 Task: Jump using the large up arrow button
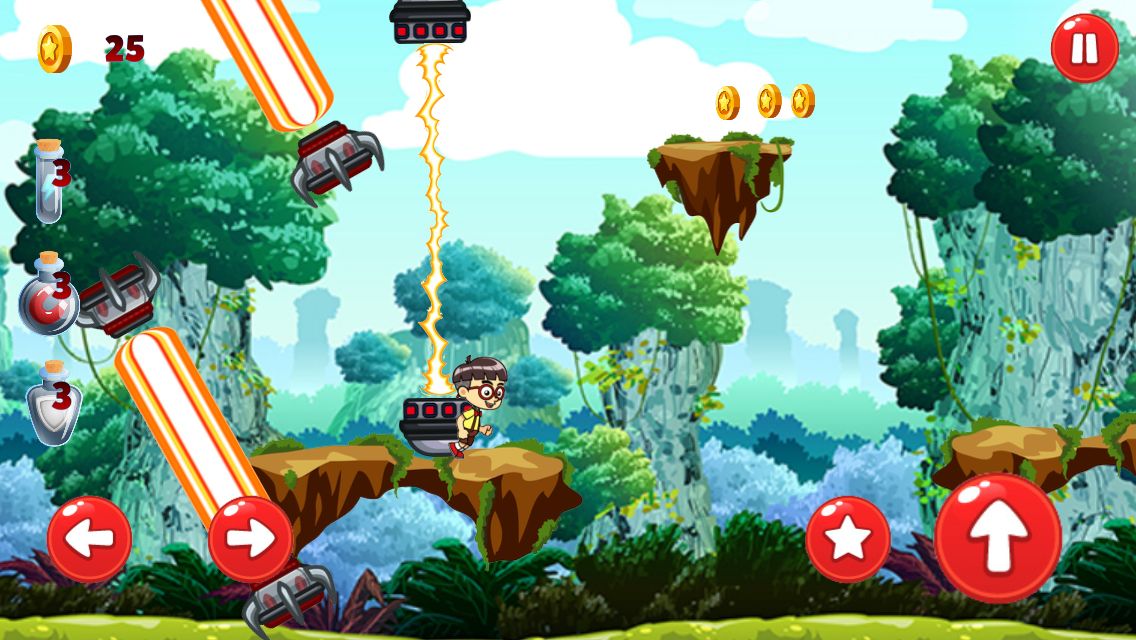(x=998, y=538)
